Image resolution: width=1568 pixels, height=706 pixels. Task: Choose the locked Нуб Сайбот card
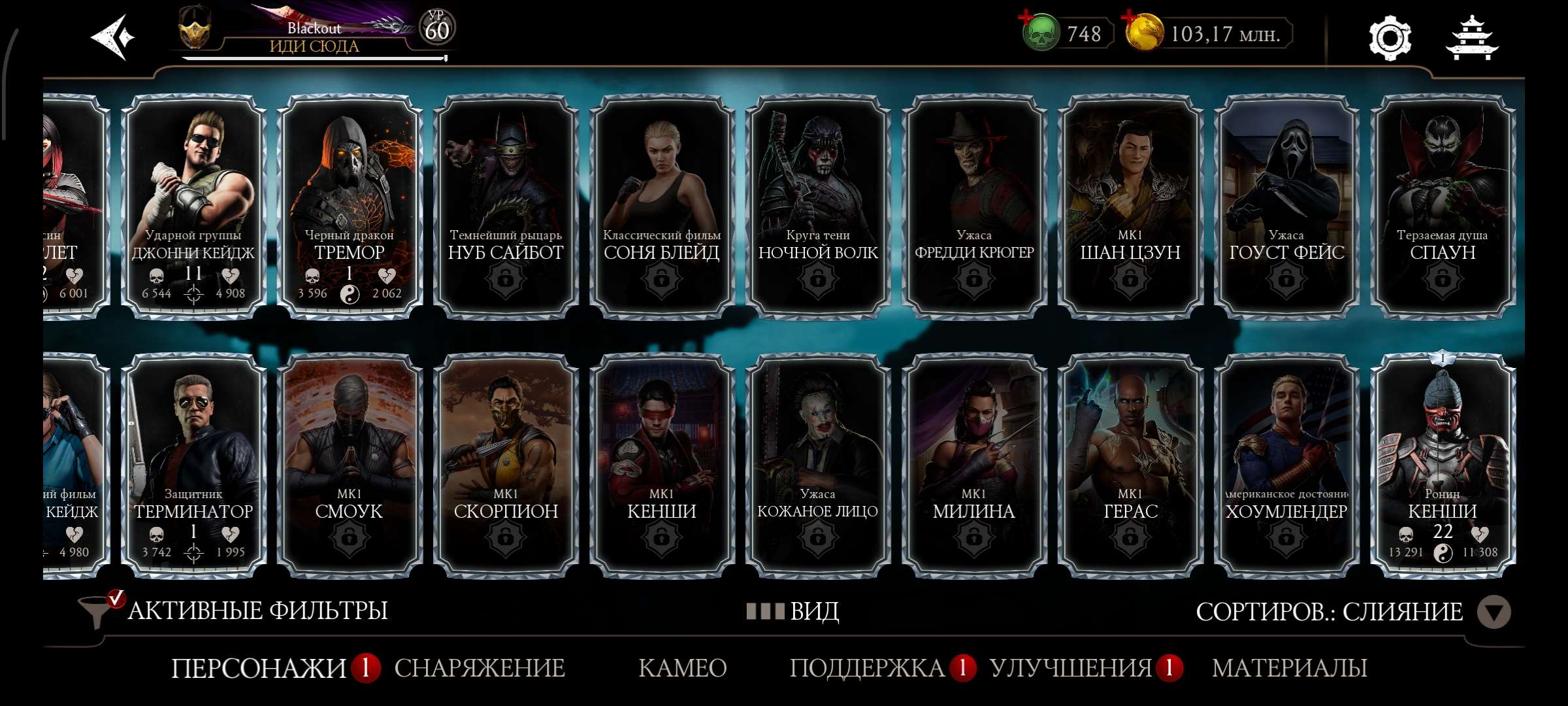pyautogui.click(x=506, y=206)
